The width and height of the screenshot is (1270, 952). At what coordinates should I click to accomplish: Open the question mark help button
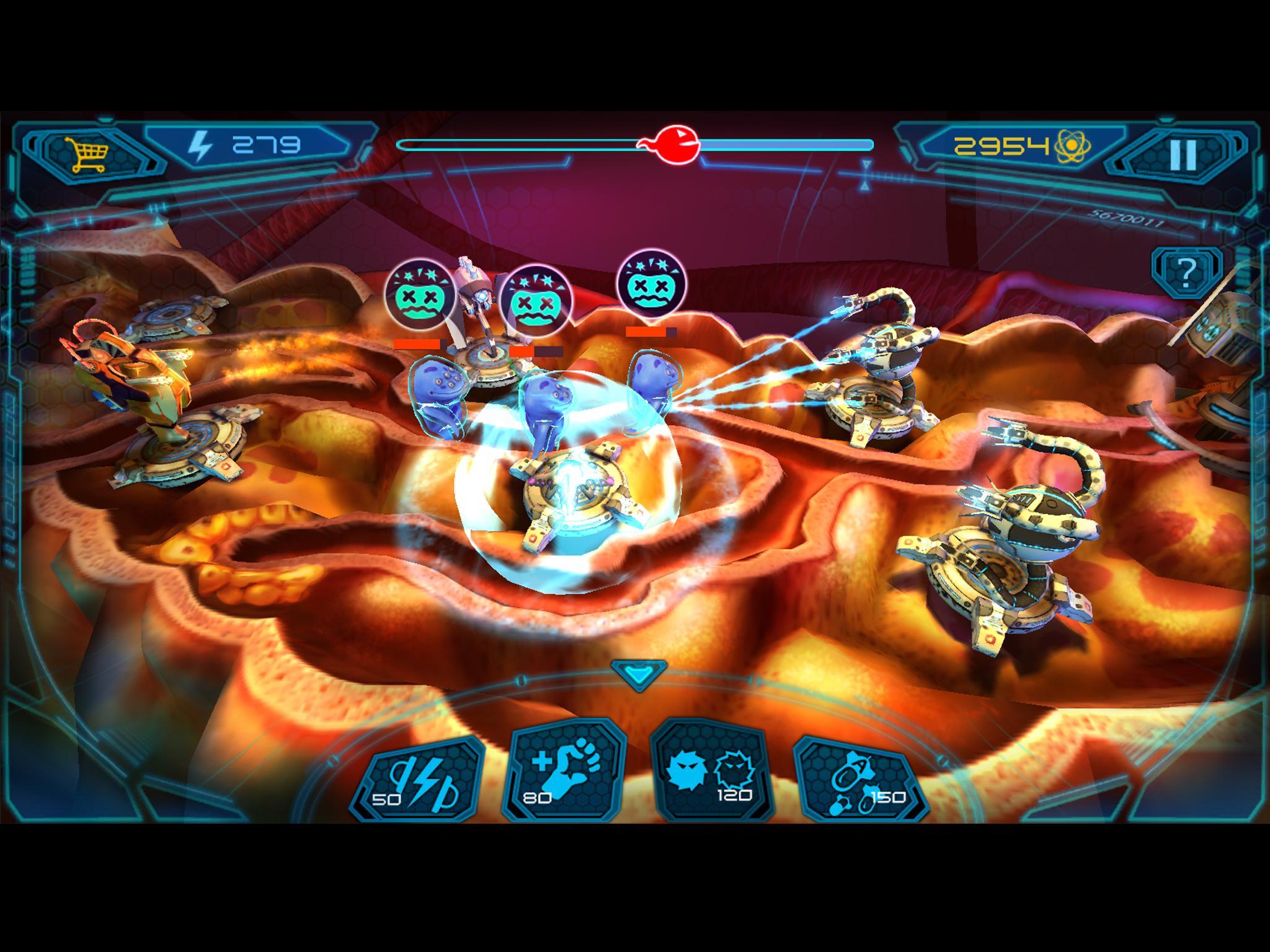click(x=1186, y=271)
